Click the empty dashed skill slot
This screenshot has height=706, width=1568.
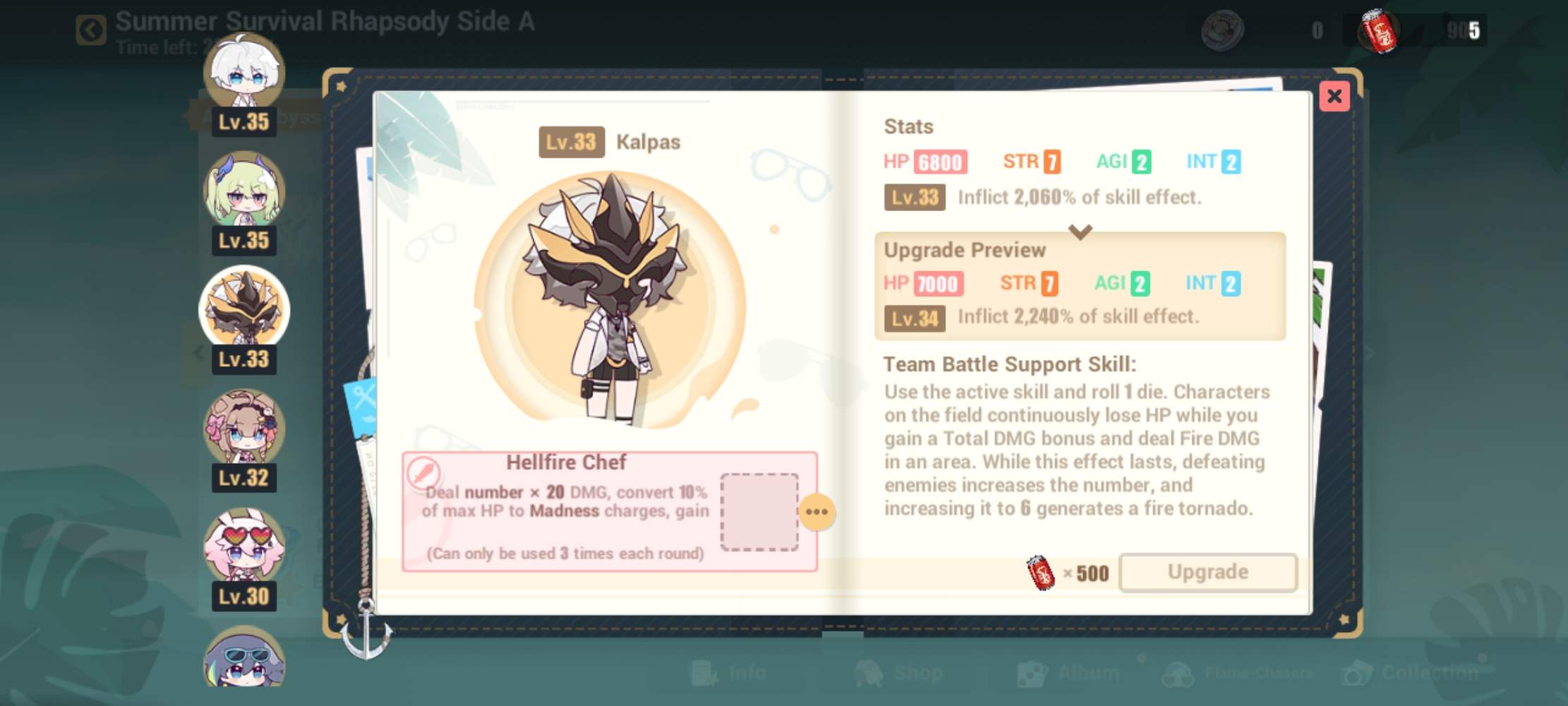point(760,513)
